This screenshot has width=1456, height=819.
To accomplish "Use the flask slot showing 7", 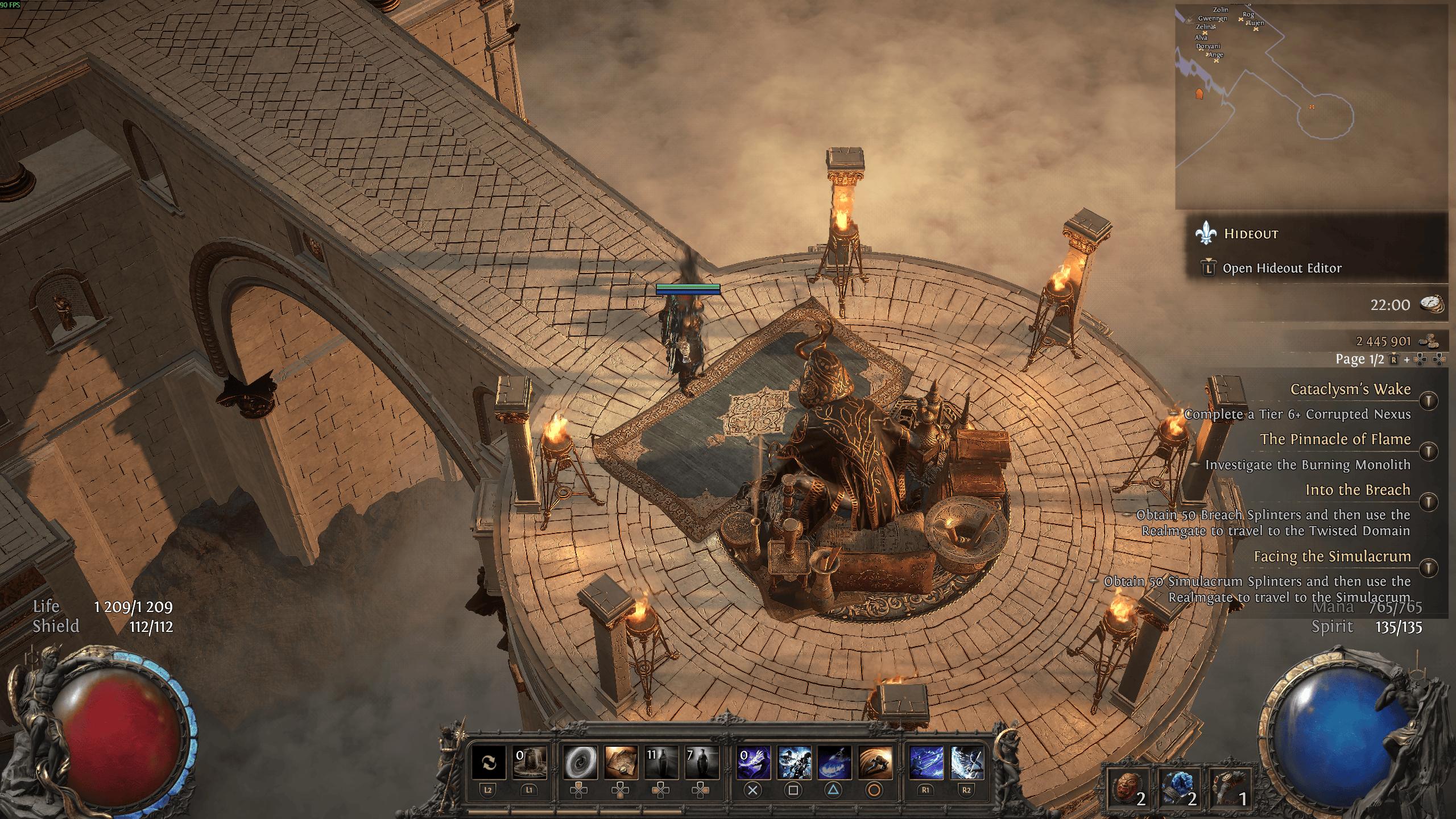I will (701, 763).
